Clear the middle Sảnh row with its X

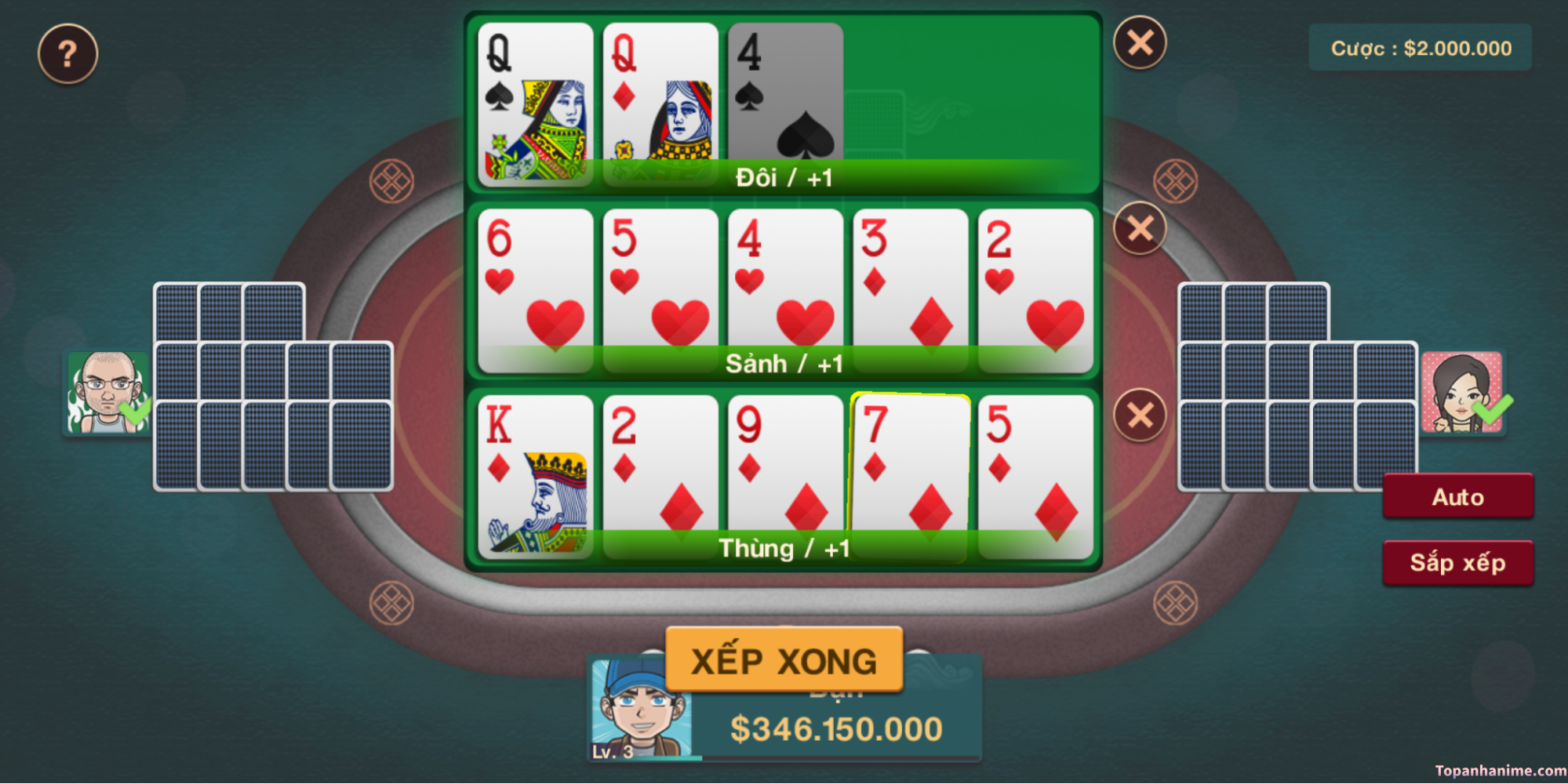[x=1140, y=229]
